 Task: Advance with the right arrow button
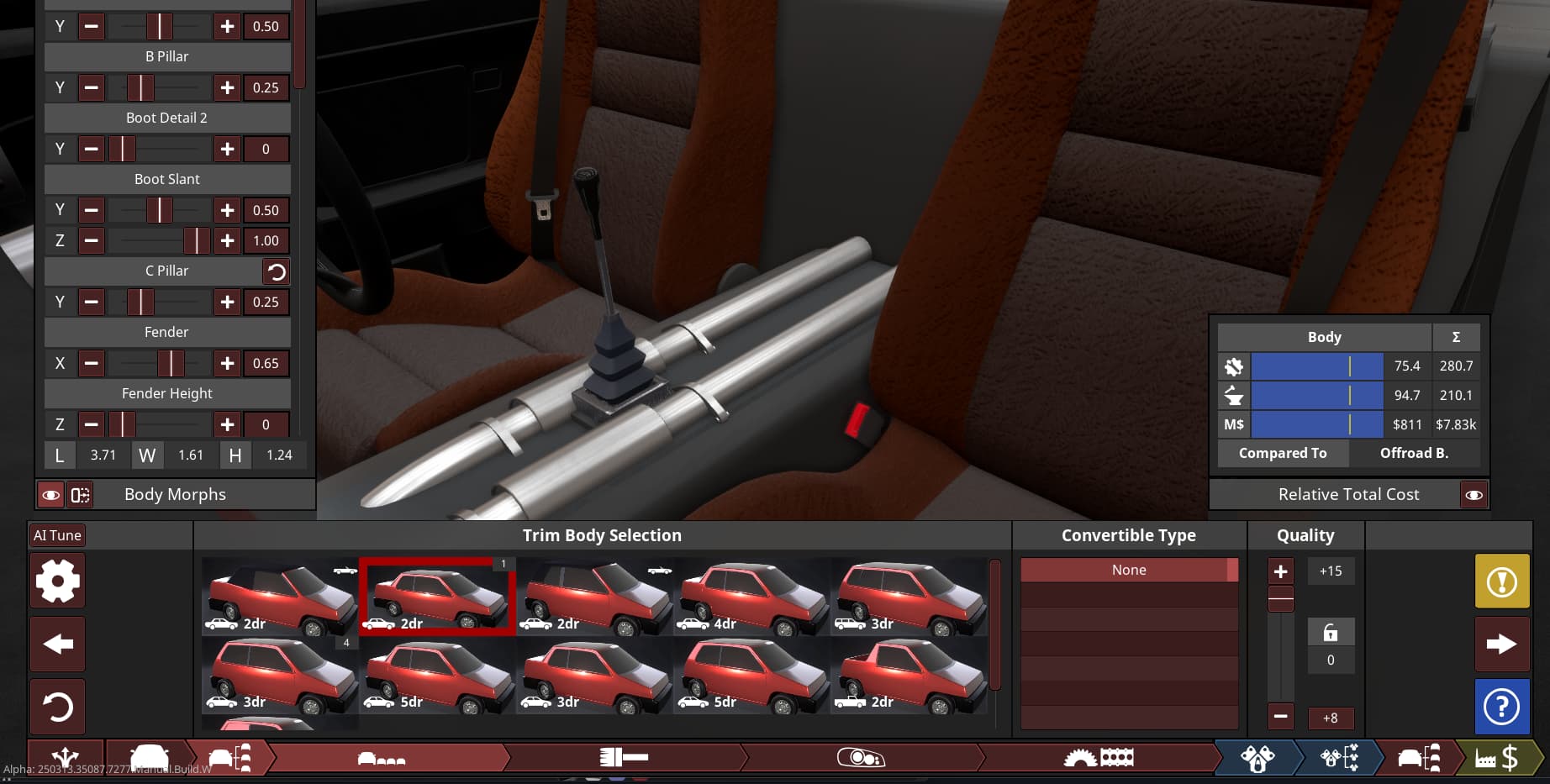pos(1501,645)
